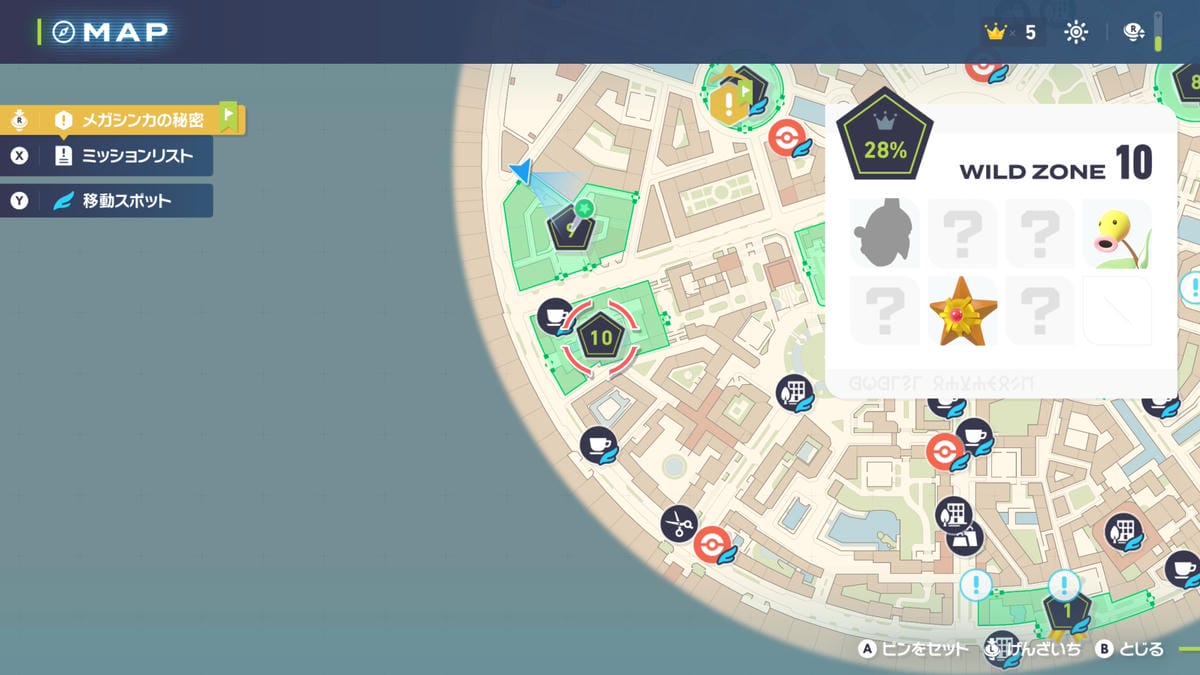
Task: Select the Pokémon Center marker beside the scissors
Action: click(712, 545)
